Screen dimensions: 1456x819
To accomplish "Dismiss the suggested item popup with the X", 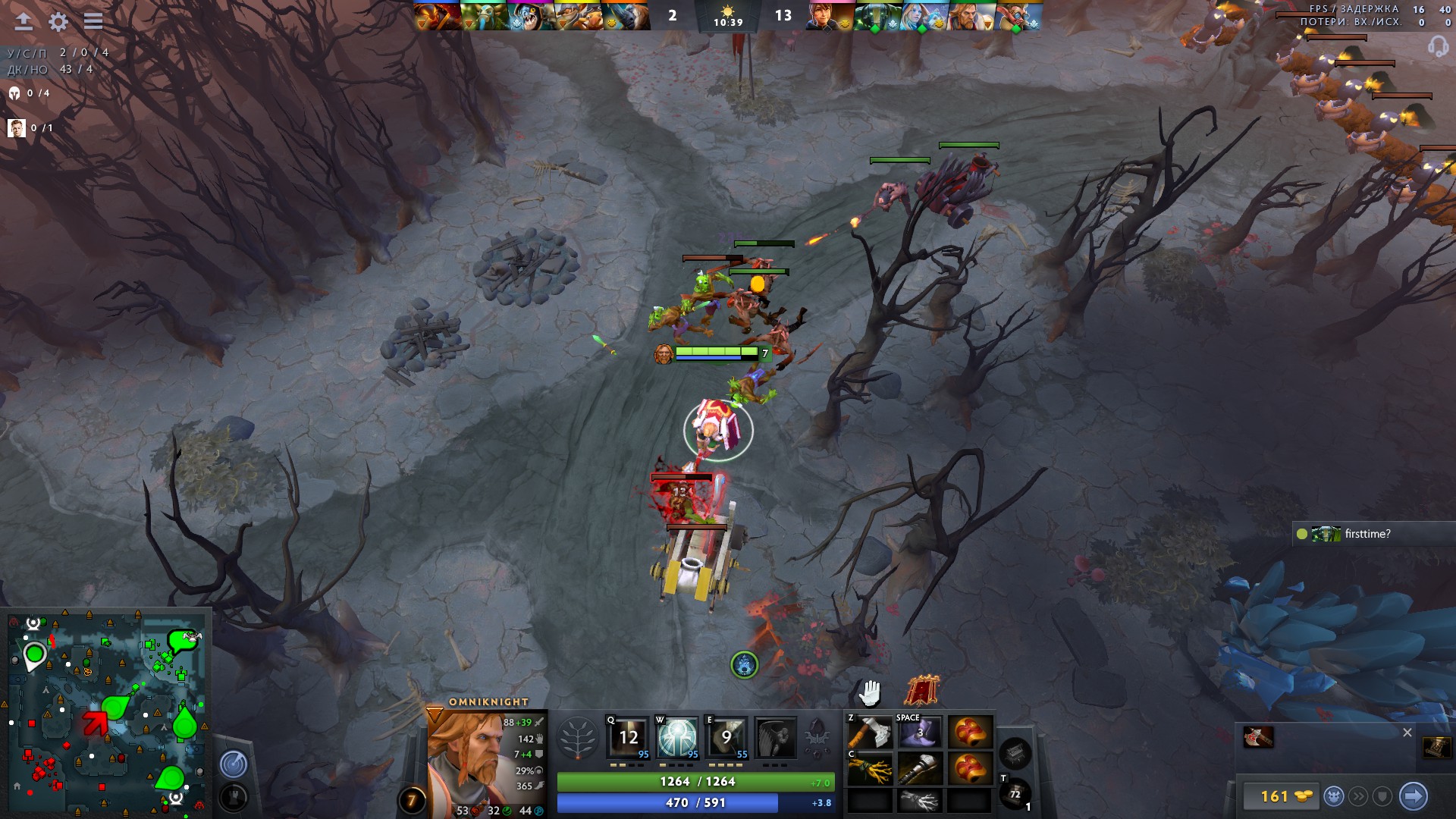I will pos(1407,733).
